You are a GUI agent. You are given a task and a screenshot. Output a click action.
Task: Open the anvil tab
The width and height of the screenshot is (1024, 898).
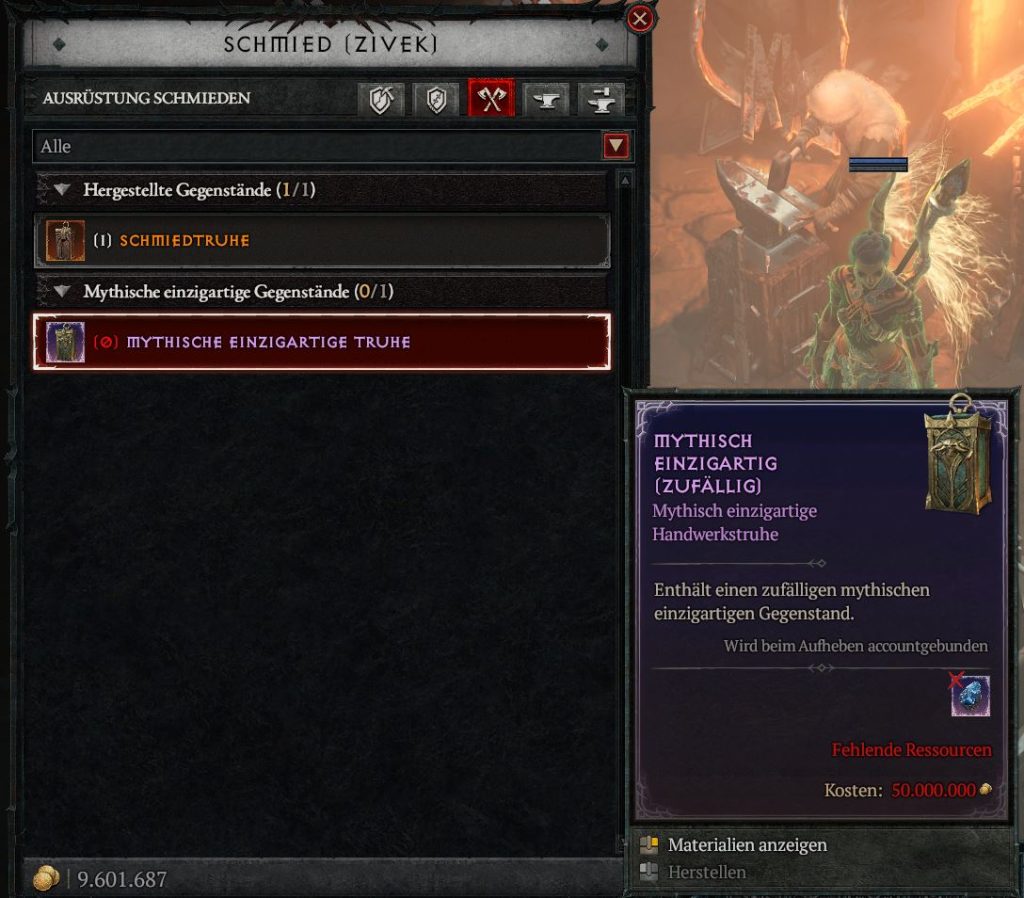[546, 99]
